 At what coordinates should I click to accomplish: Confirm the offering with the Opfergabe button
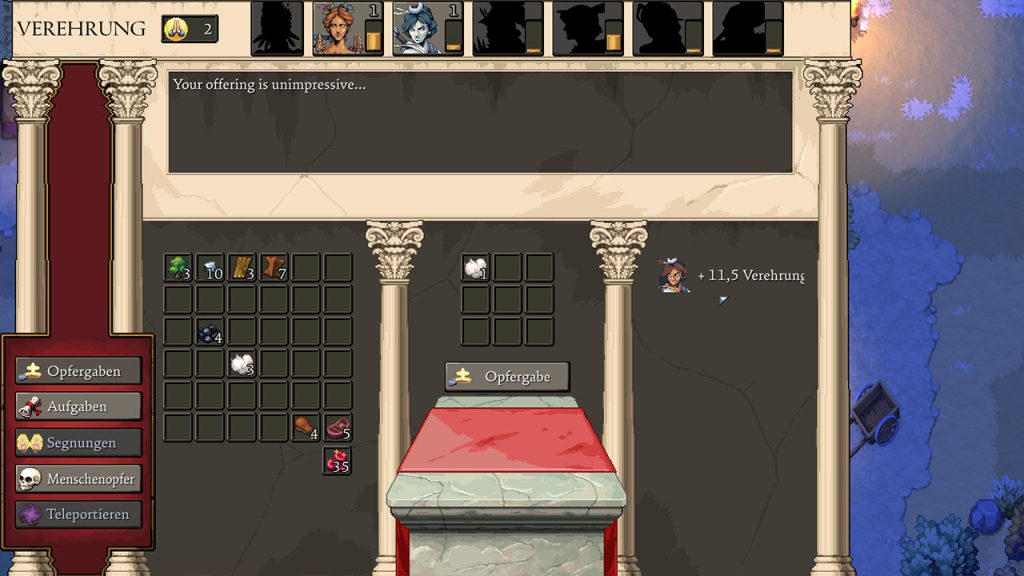507,377
